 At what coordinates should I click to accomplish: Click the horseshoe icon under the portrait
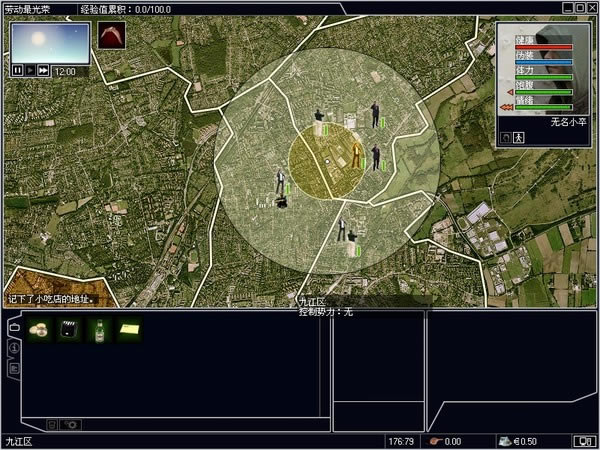(x=506, y=137)
